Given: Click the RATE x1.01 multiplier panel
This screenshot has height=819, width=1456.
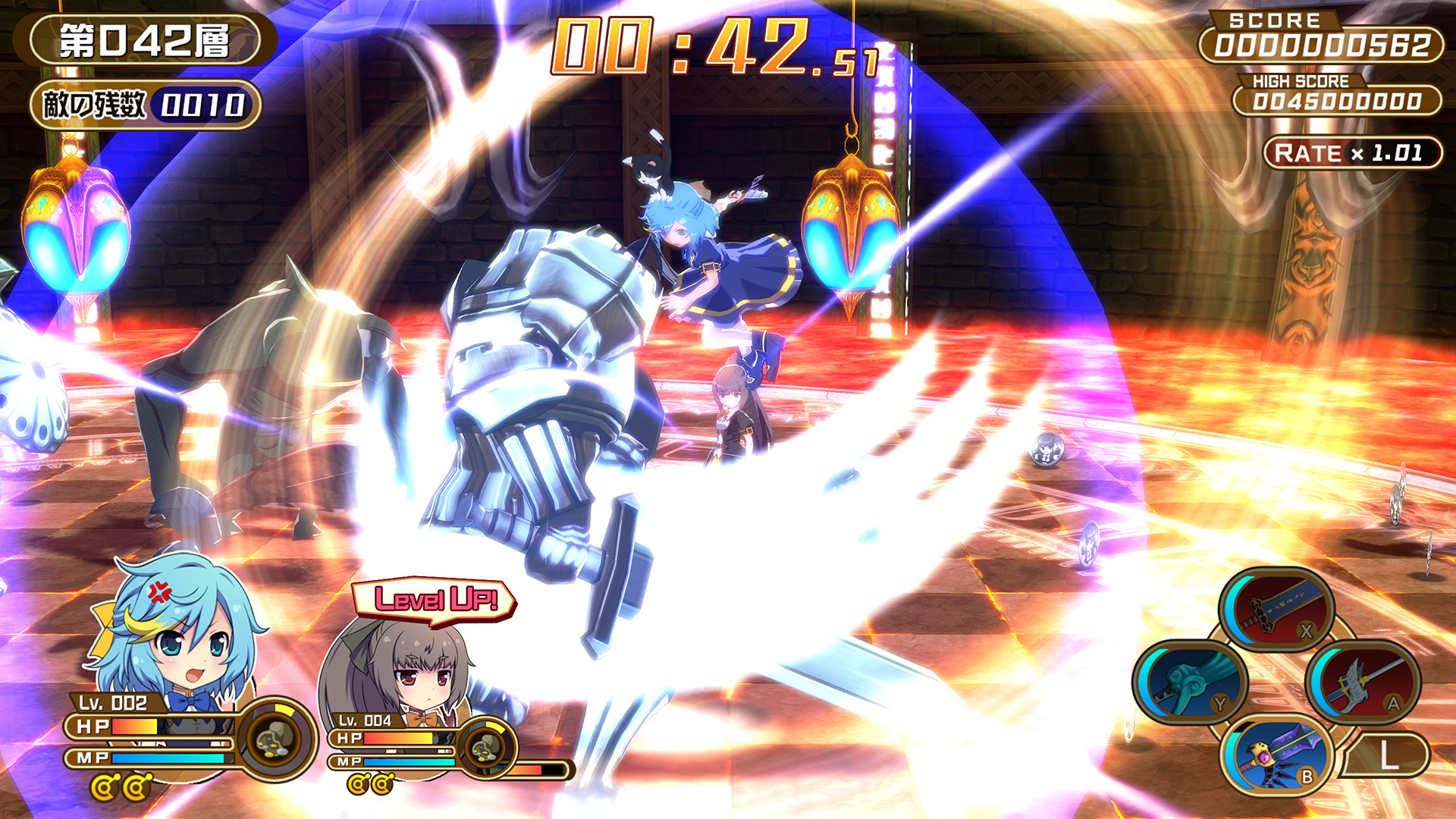Looking at the screenshot, I should [1351, 152].
